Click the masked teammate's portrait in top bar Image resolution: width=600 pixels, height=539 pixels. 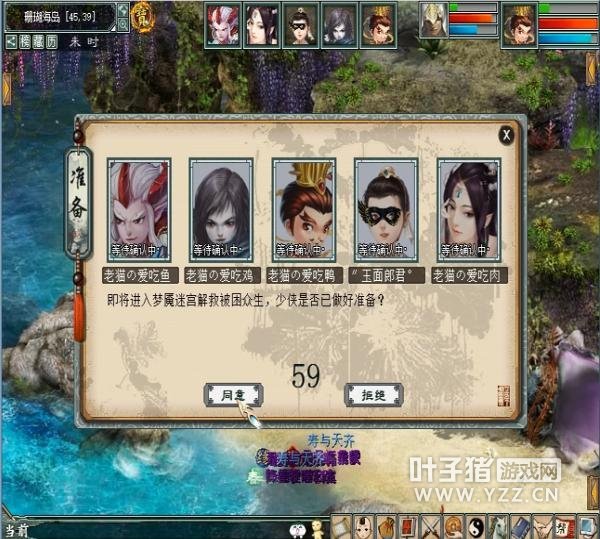[301, 24]
